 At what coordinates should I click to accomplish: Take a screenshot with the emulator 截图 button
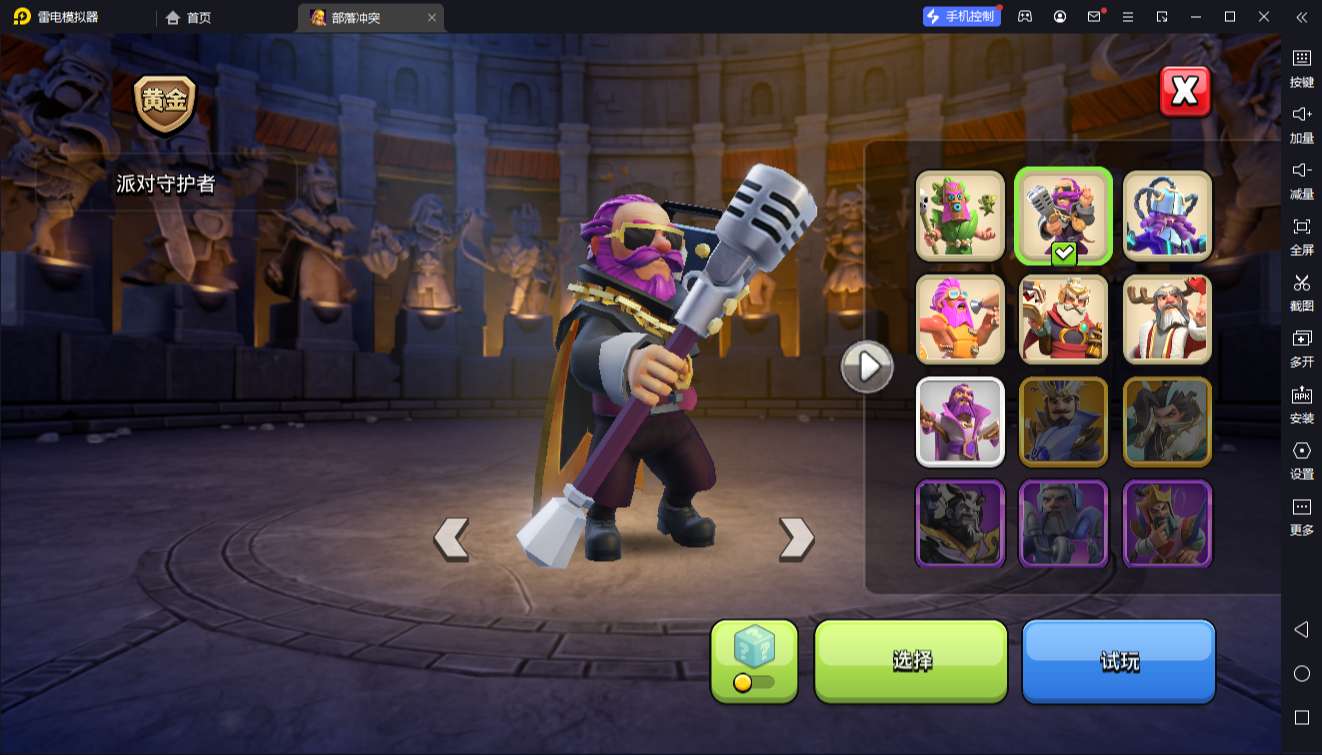pyautogui.click(x=1301, y=290)
